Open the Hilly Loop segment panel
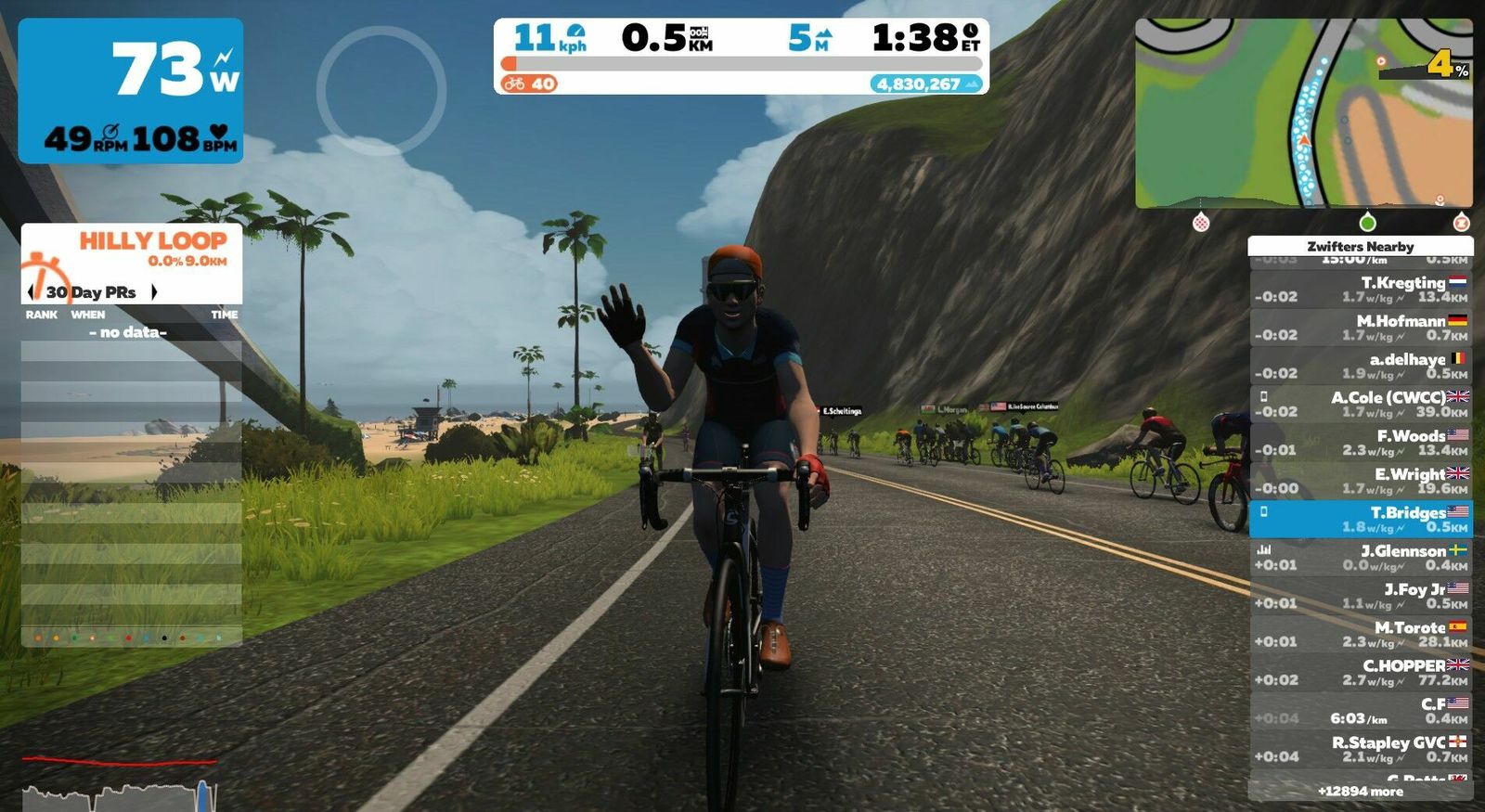 tap(132, 249)
